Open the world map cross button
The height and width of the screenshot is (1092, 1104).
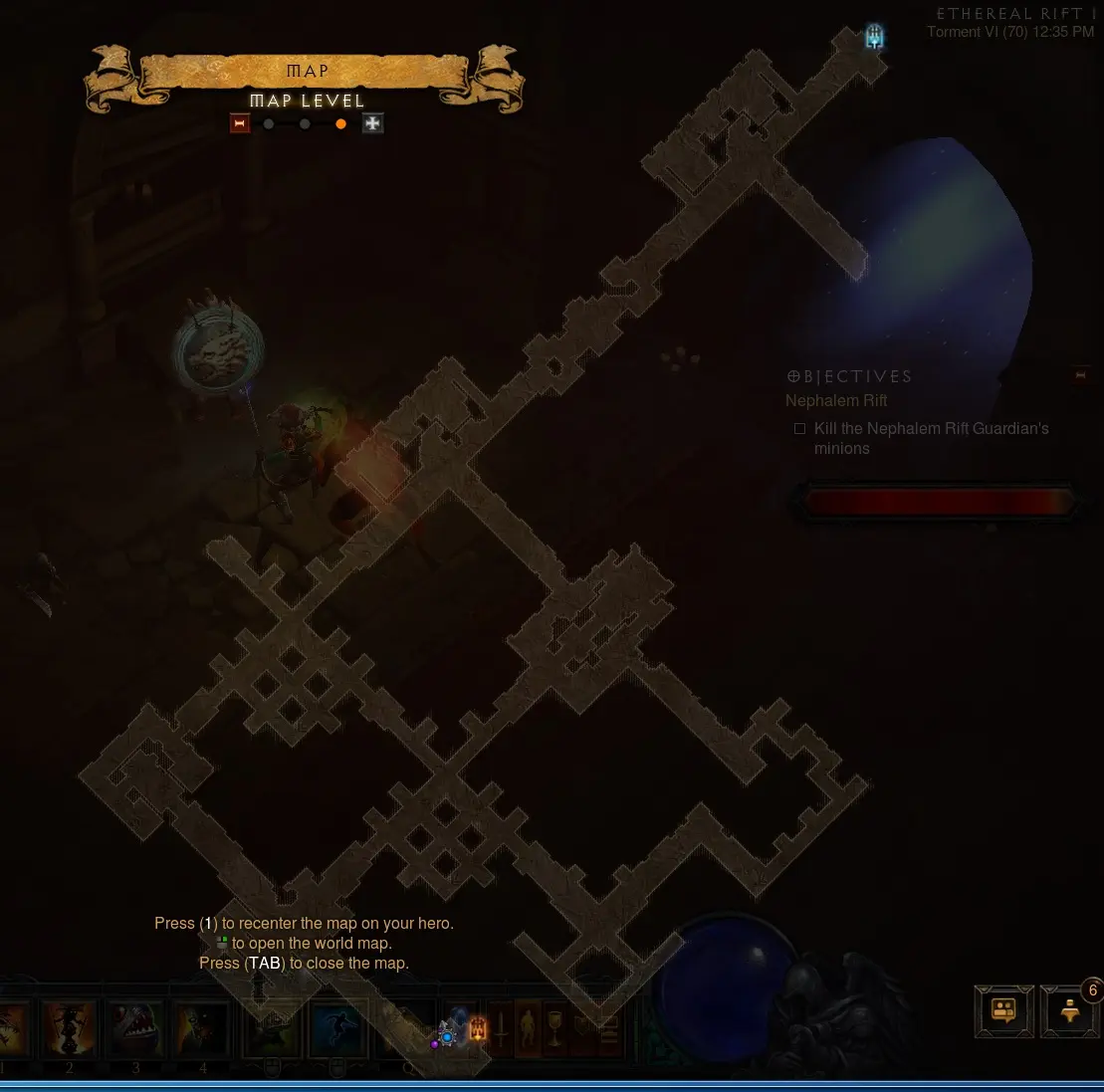click(x=372, y=123)
